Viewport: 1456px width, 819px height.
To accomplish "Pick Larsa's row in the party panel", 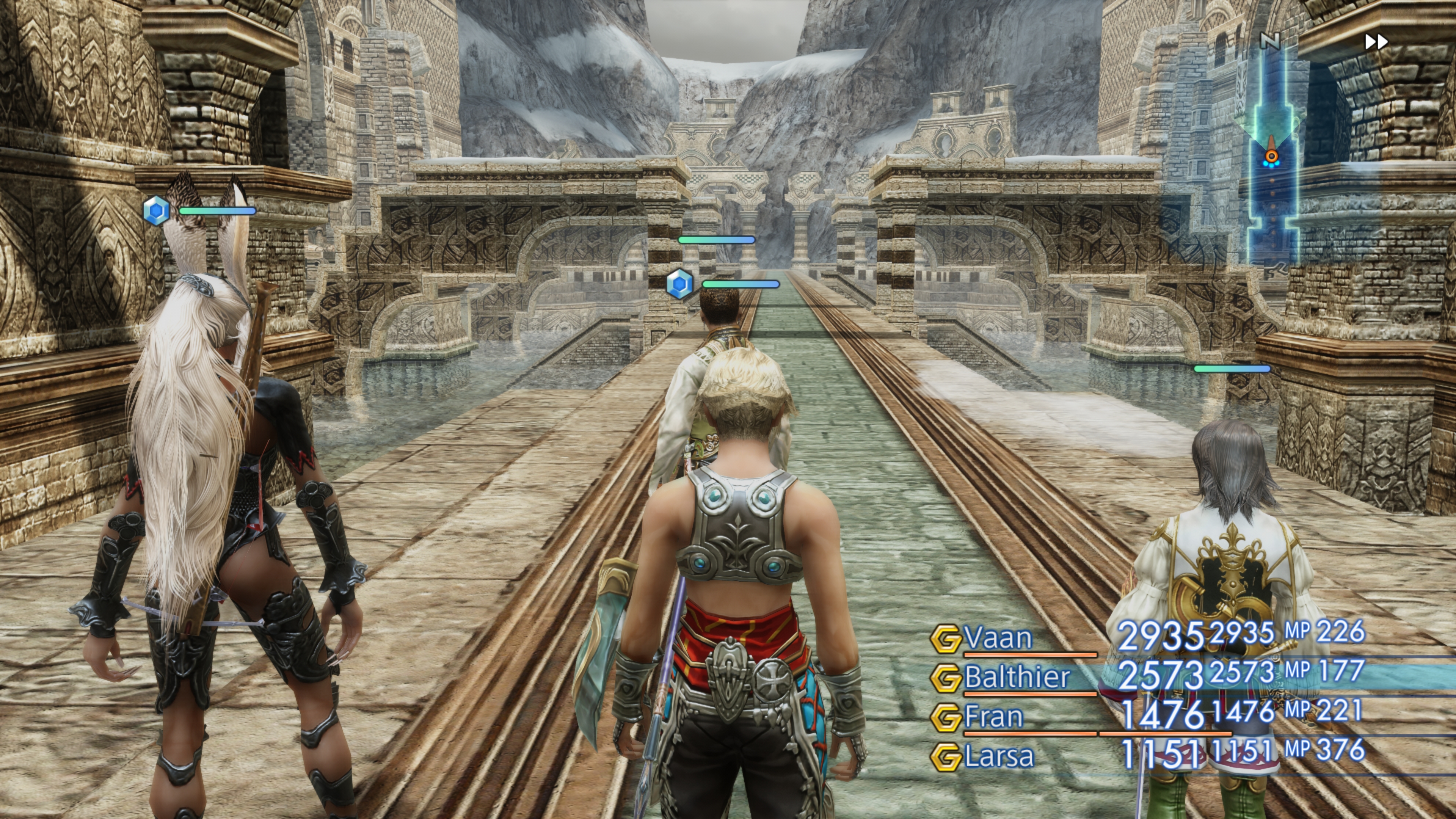I will [999, 756].
